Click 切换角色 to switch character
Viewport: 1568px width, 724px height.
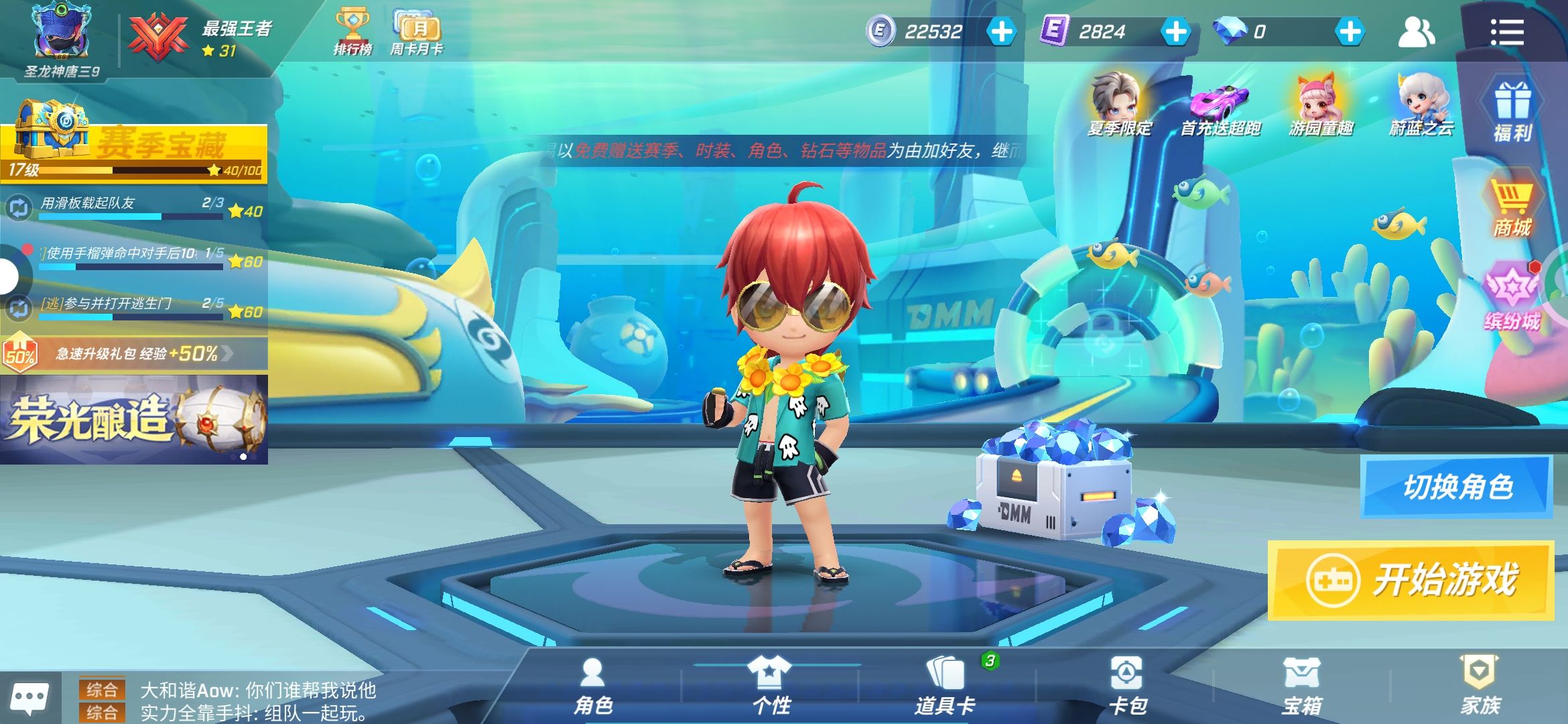click(1456, 487)
